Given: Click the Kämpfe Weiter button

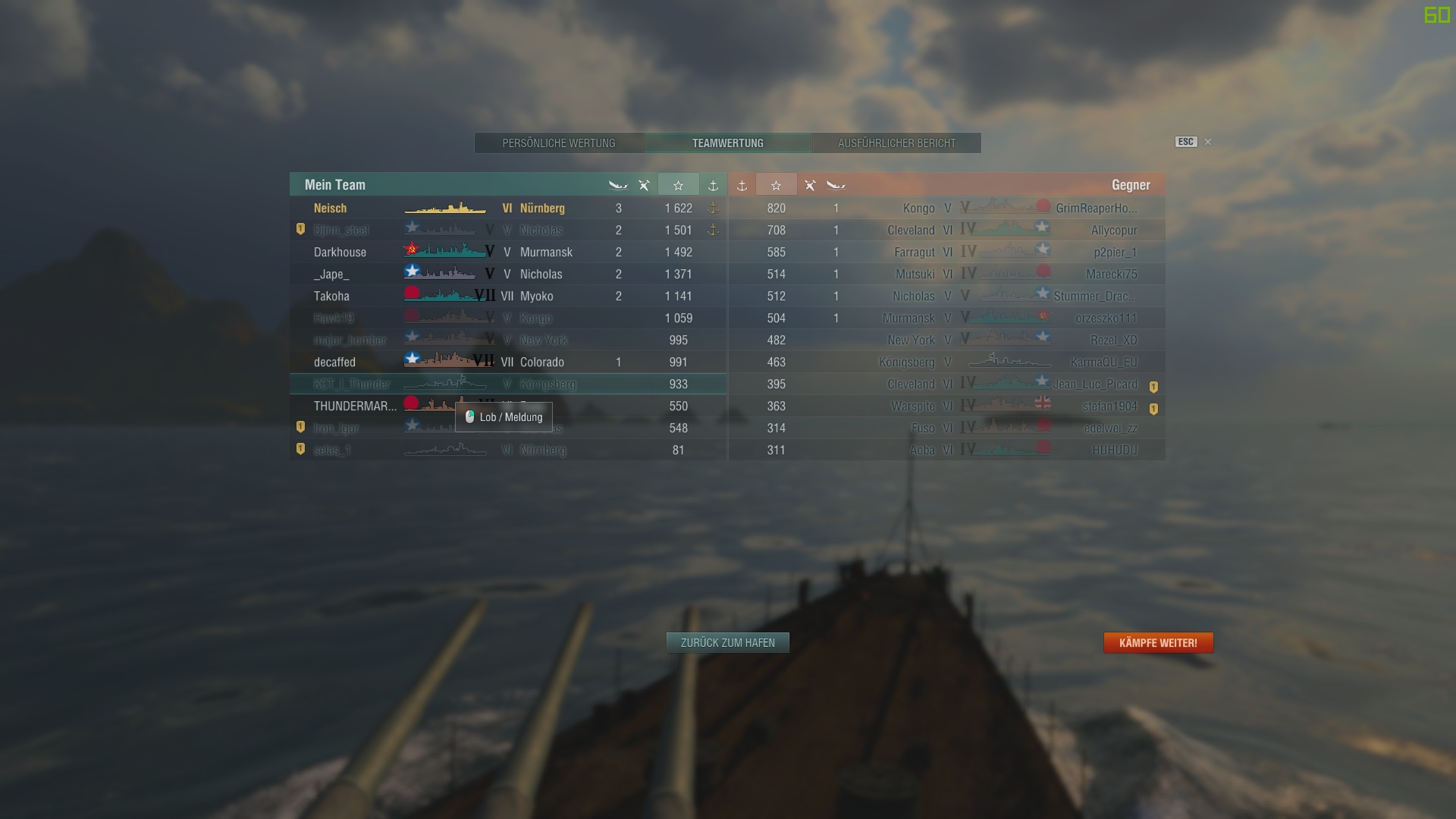Looking at the screenshot, I should click(1158, 642).
